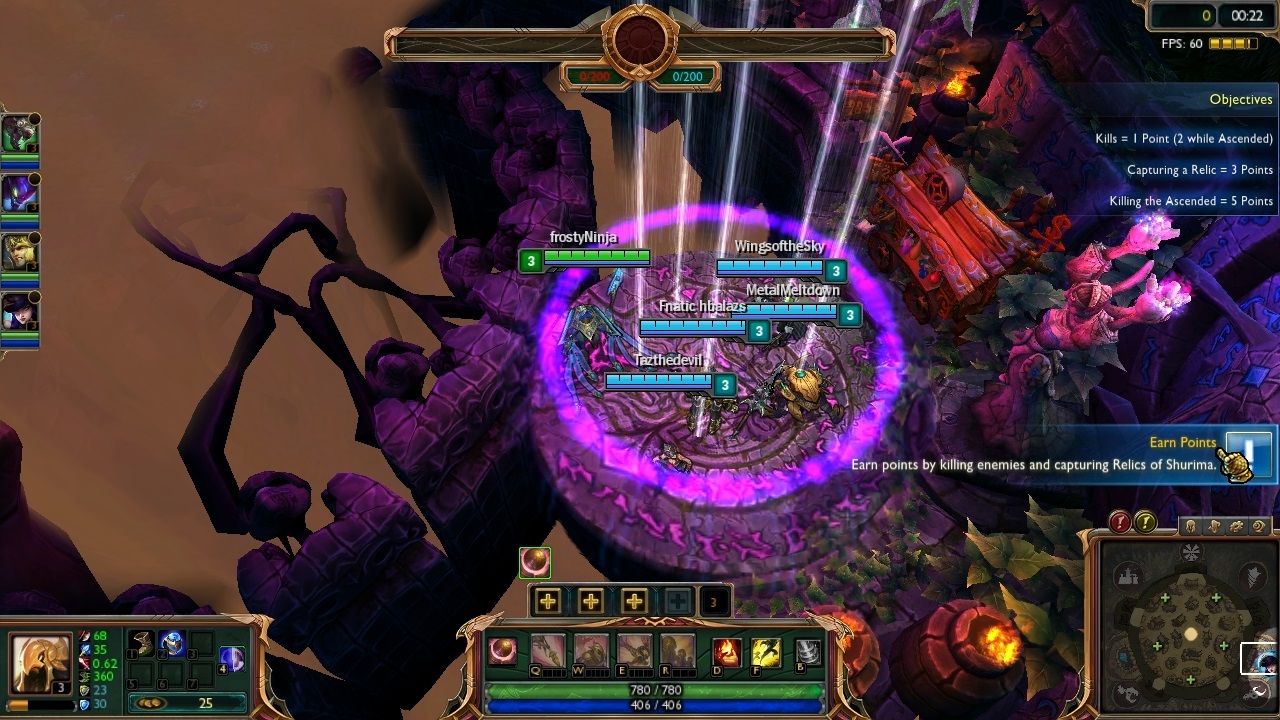Select the teammate portrait wearing a purple hat
The height and width of the screenshot is (720, 1280).
pos(19,312)
